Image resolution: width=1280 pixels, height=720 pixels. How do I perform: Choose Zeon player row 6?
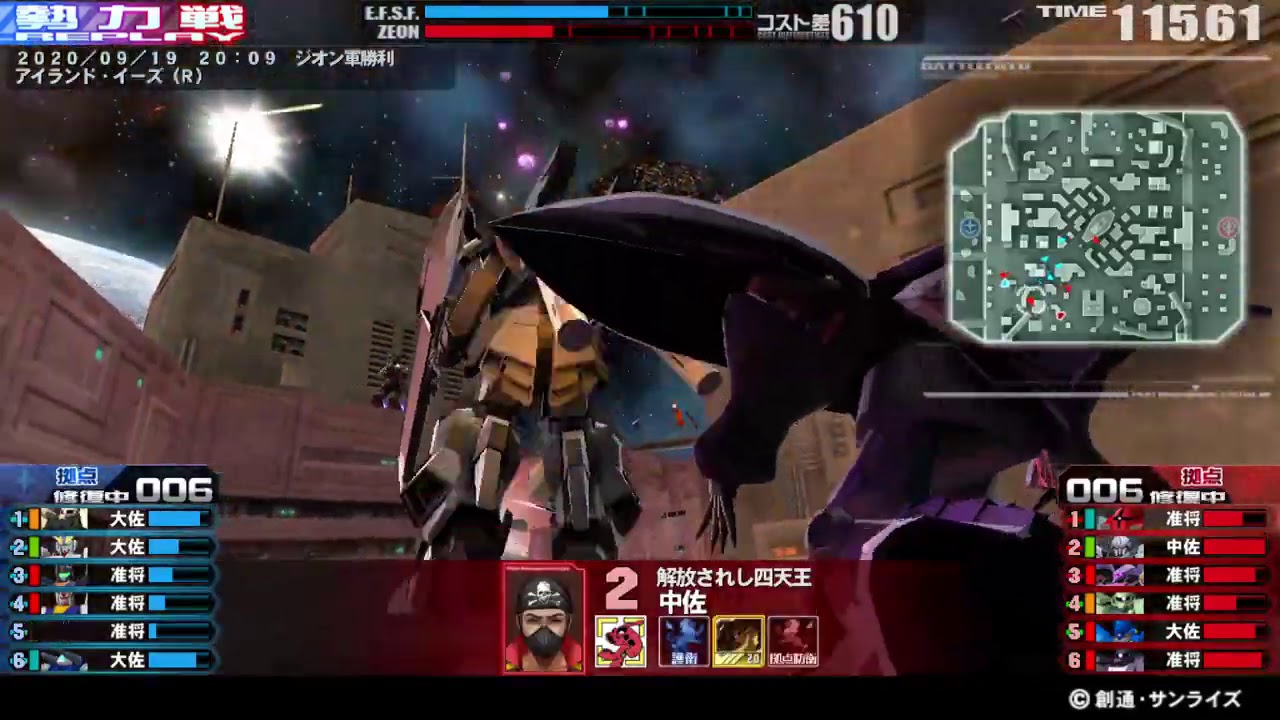pos(1168,660)
